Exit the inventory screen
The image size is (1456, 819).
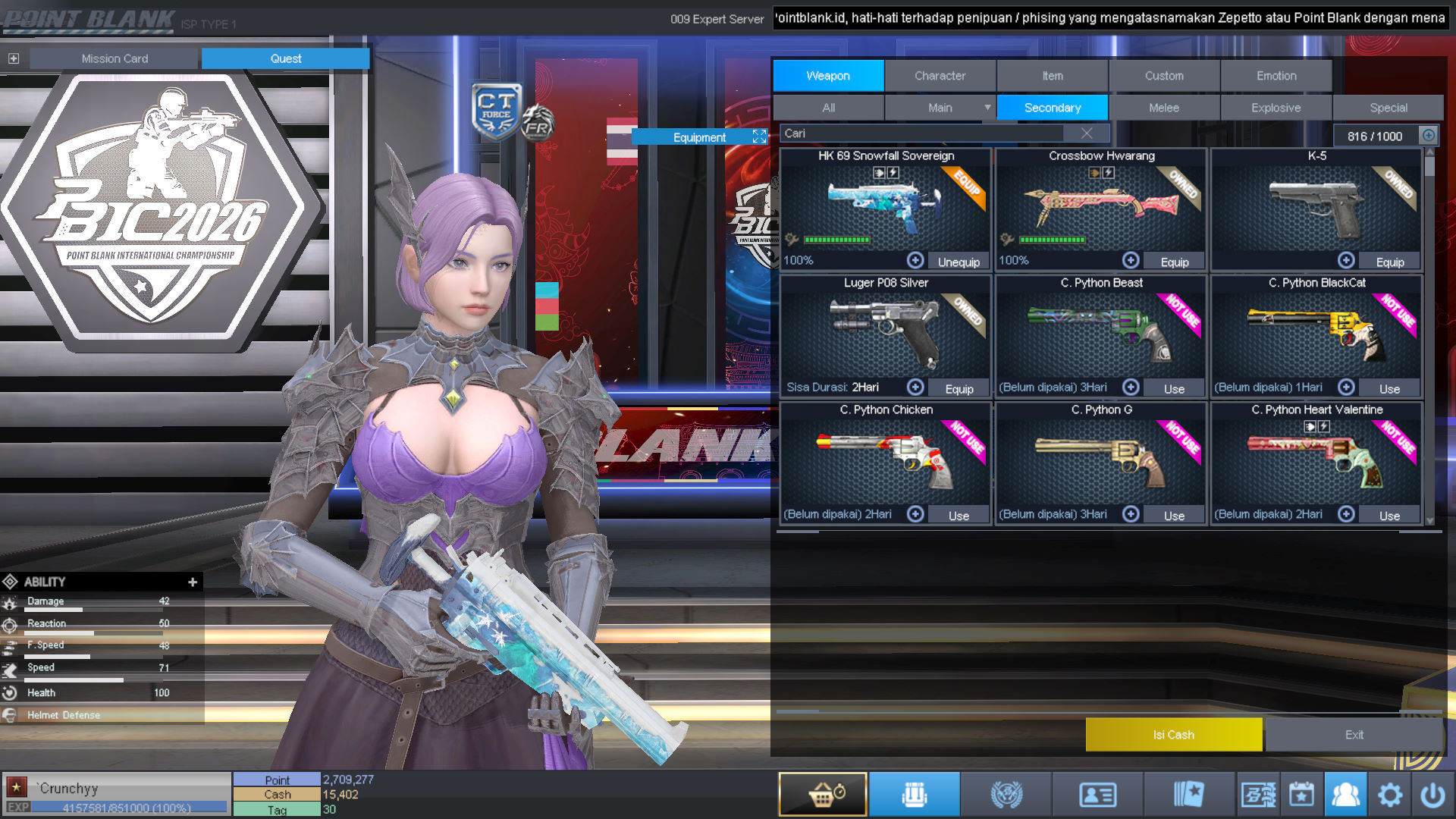point(1354,734)
